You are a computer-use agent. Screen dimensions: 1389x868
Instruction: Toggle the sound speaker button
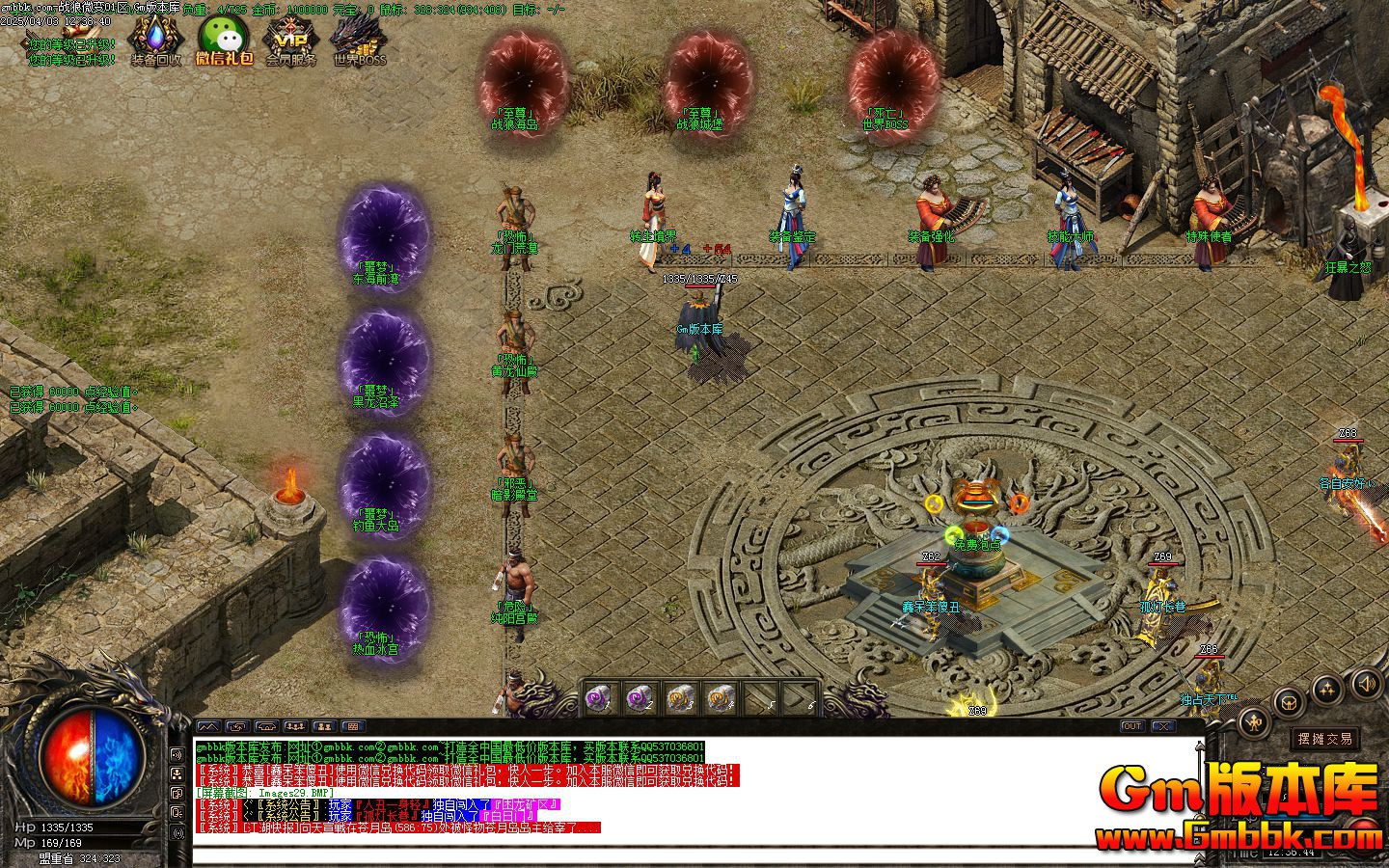1366,685
